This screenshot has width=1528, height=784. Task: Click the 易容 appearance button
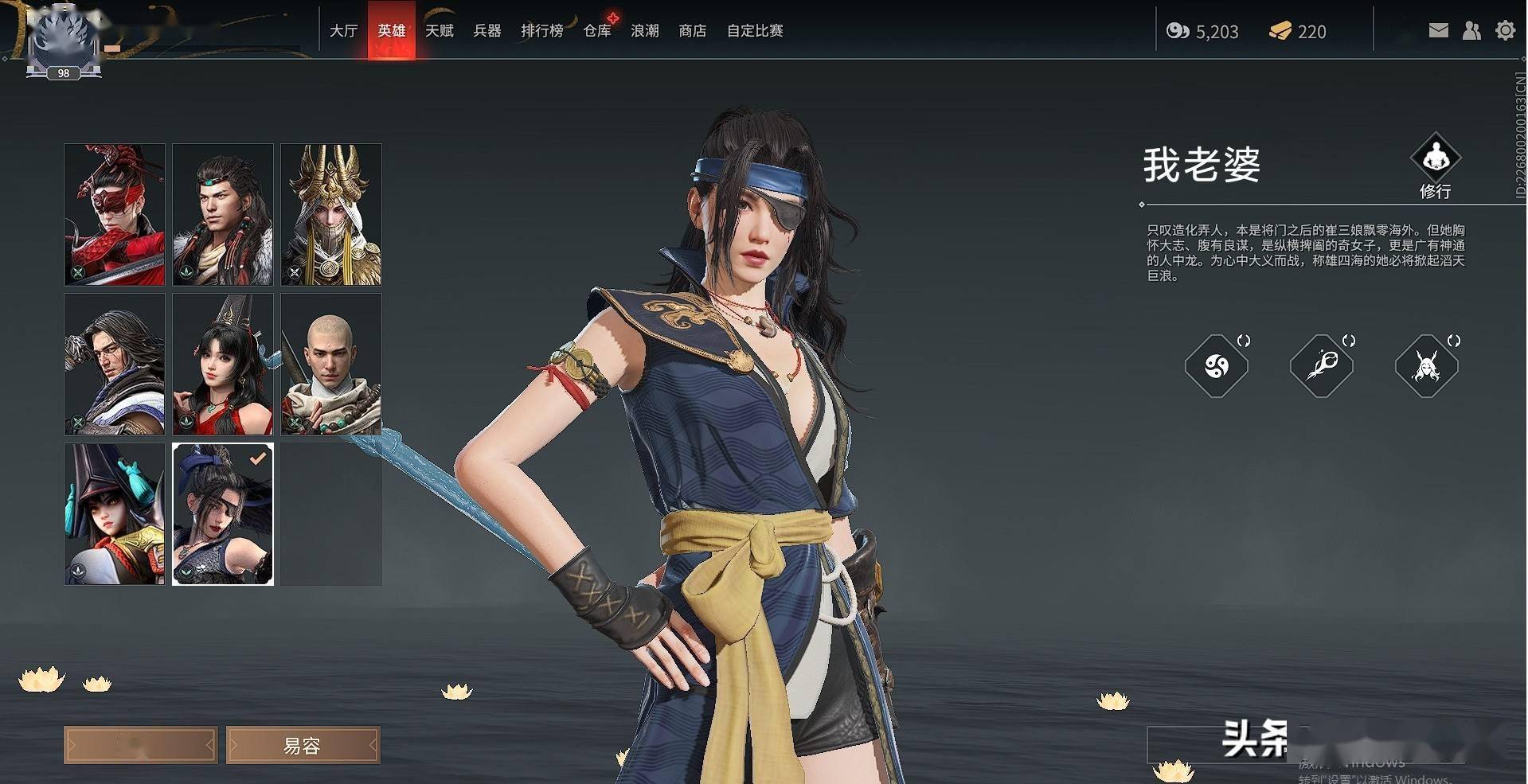click(303, 745)
